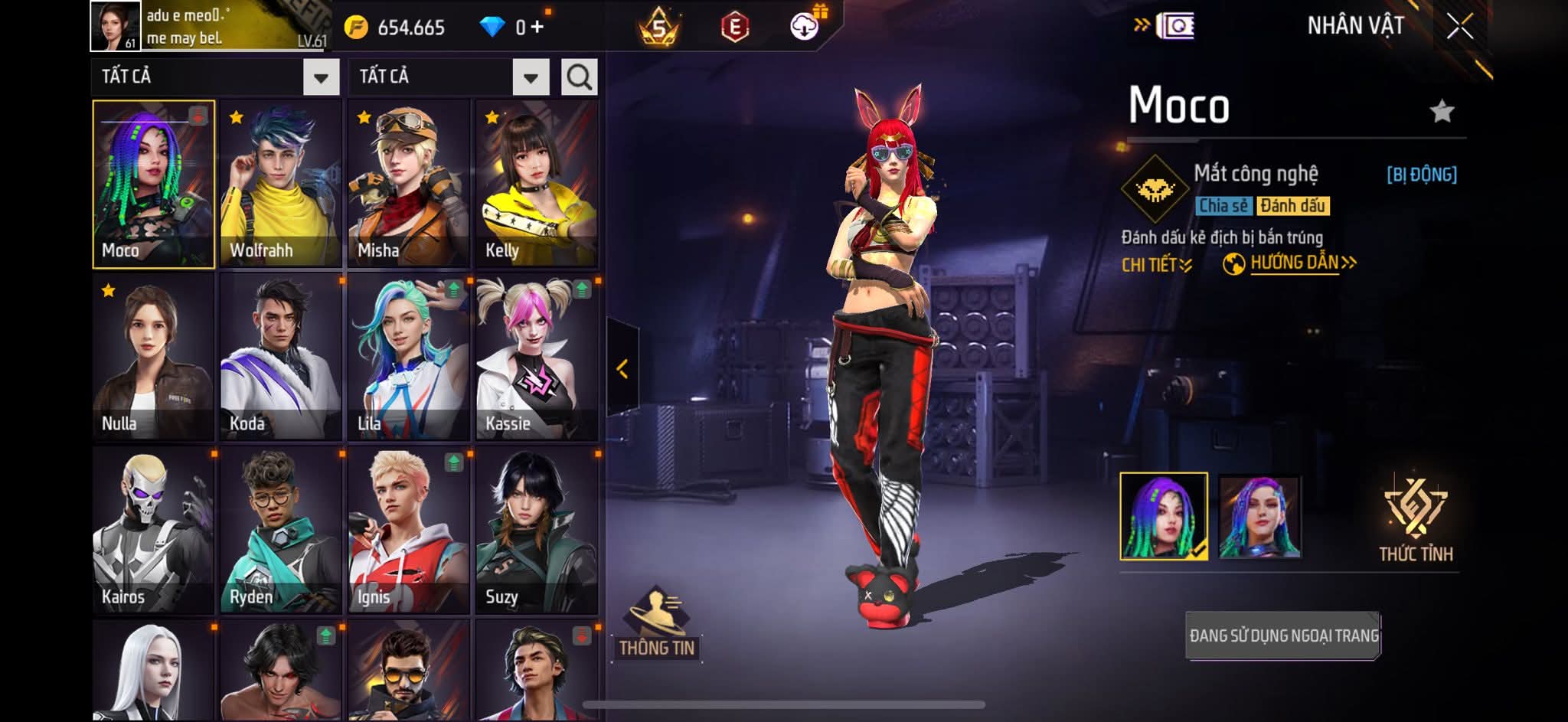Screen dimensions: 1568x722
Task: Toggle the favorite star next to Moco
Action: point(1442,112)
